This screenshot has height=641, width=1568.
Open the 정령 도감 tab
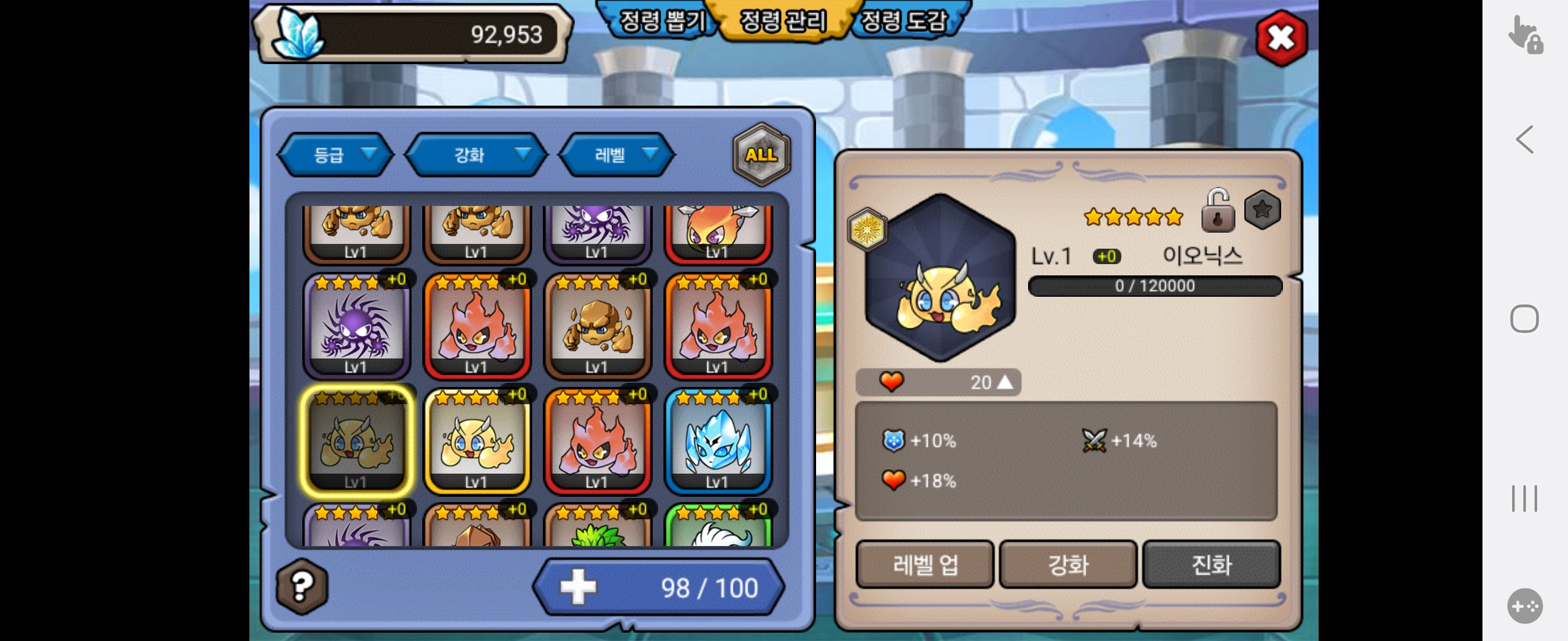(903, 21)
